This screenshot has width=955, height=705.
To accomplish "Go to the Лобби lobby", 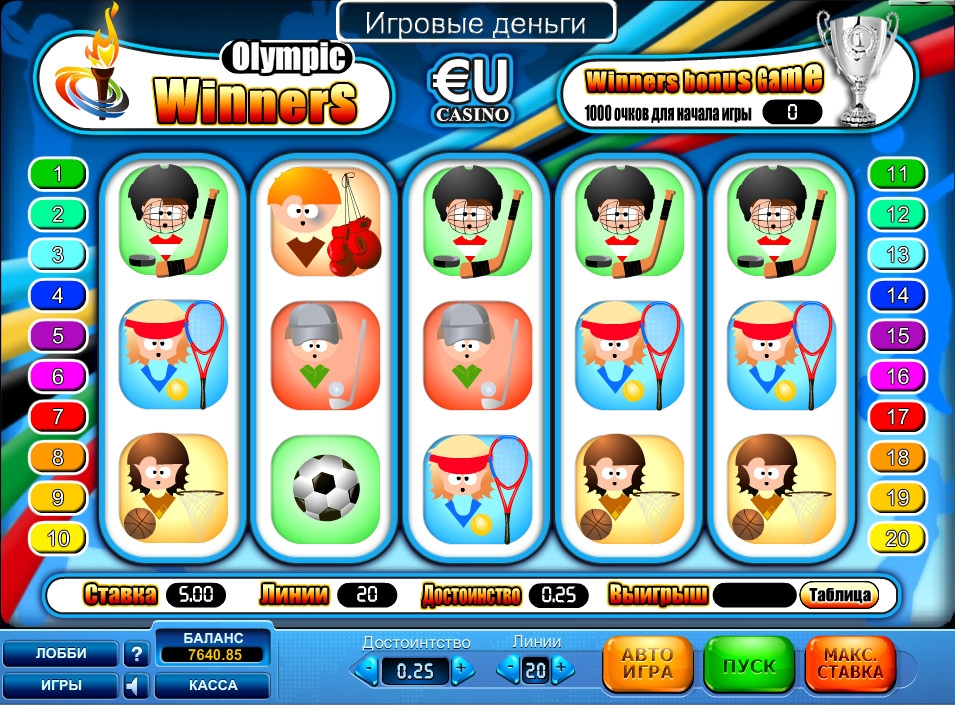I will pyautogui.click(x=61, y=653).
